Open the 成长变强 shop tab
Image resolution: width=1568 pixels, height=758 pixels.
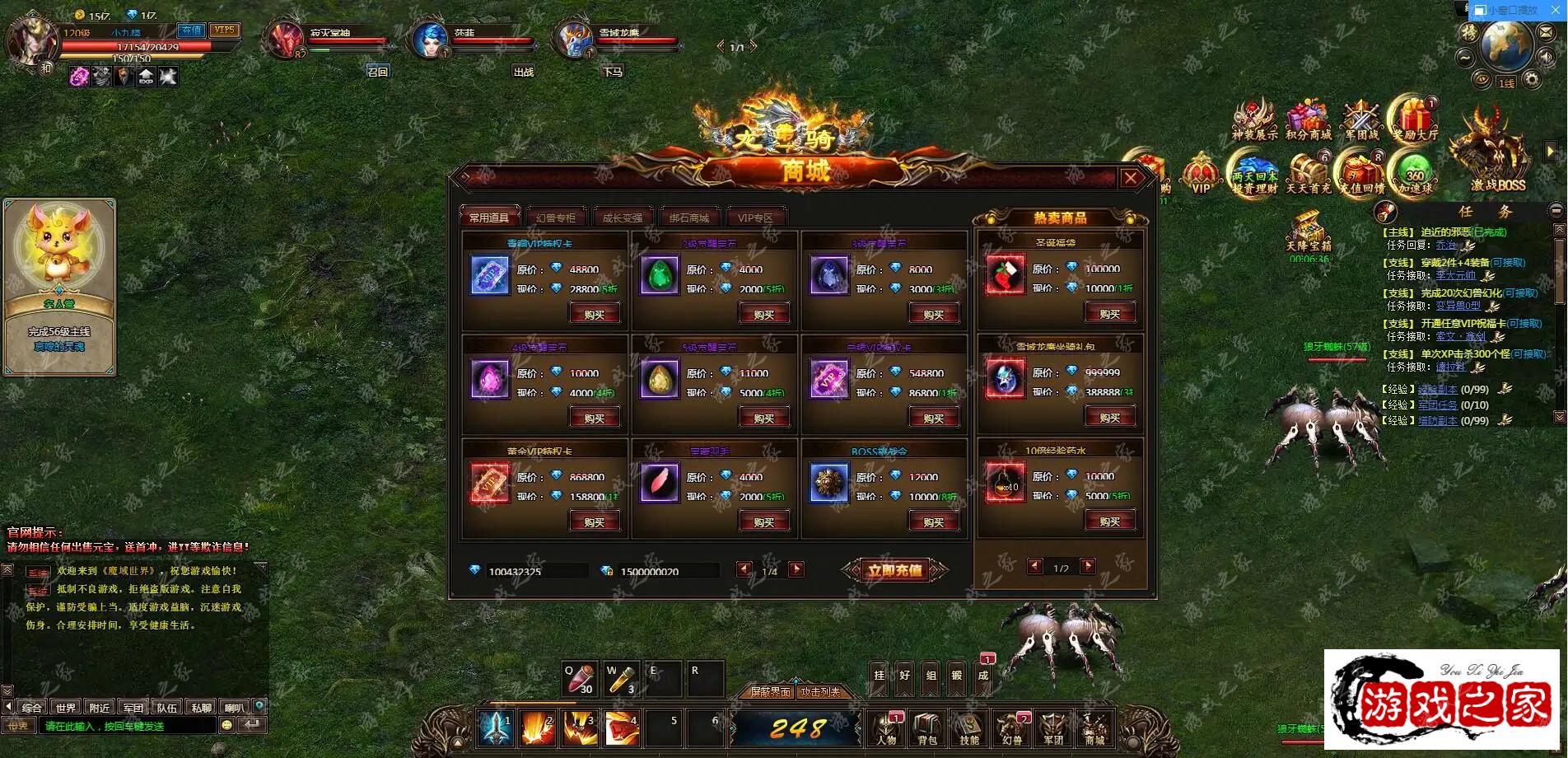tap(622, 218)
